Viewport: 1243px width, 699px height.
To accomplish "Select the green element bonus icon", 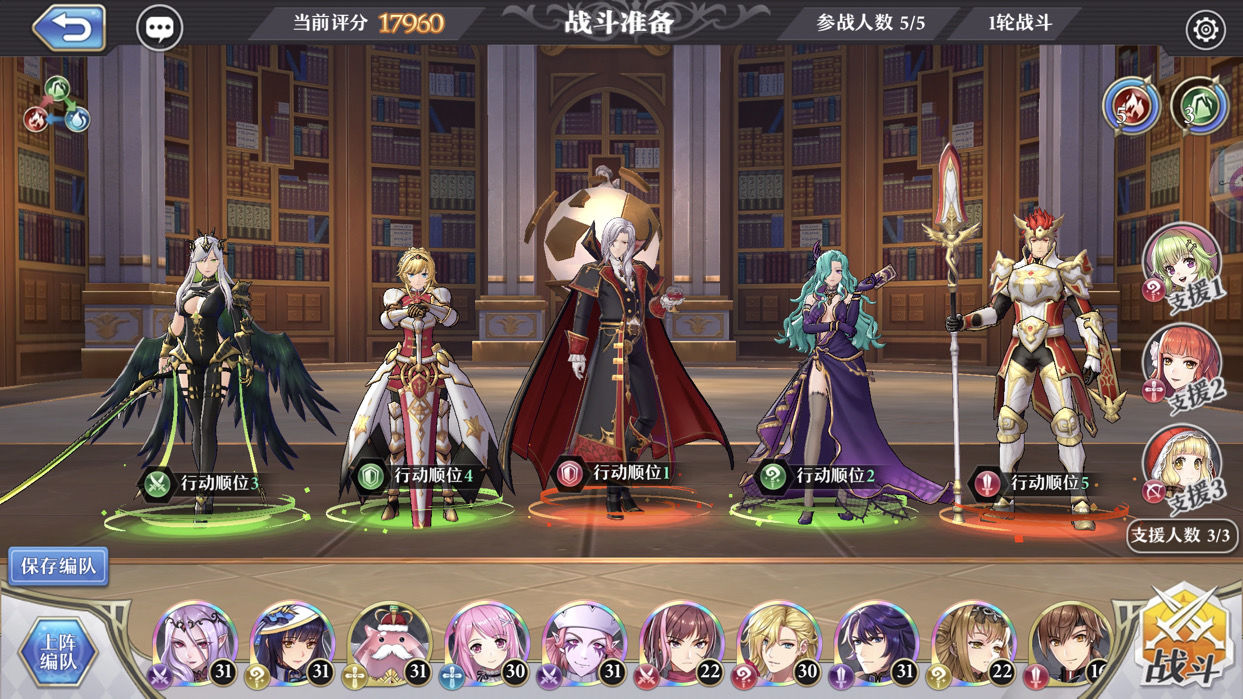I will click(1199, 106).
